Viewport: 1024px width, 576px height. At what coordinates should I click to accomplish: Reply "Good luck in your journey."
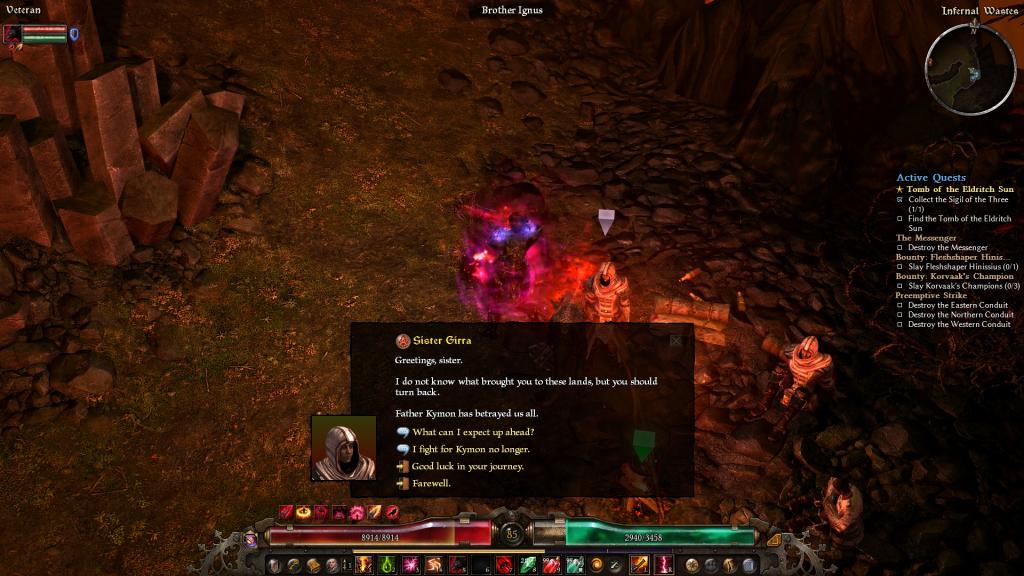(x=467, y=466)
